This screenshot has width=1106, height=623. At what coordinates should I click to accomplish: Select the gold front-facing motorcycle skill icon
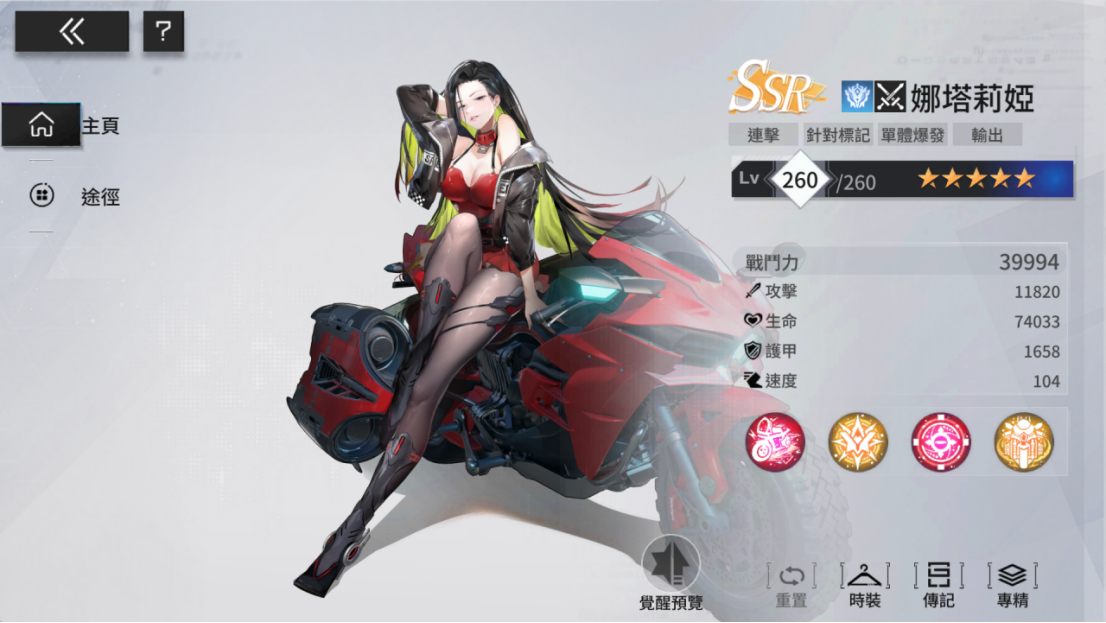coord(1024,442)
